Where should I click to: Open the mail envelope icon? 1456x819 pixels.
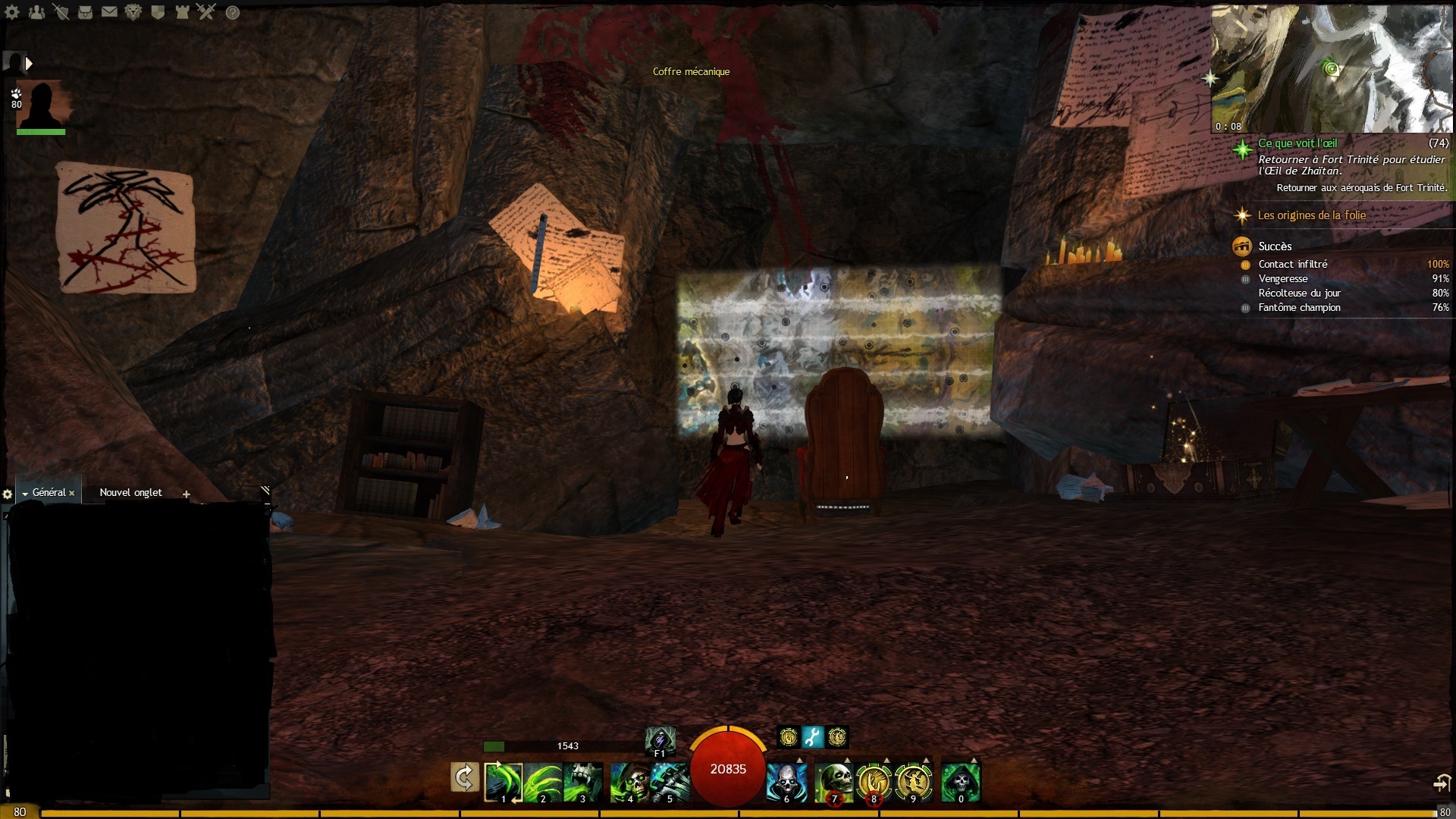(109, 12)
